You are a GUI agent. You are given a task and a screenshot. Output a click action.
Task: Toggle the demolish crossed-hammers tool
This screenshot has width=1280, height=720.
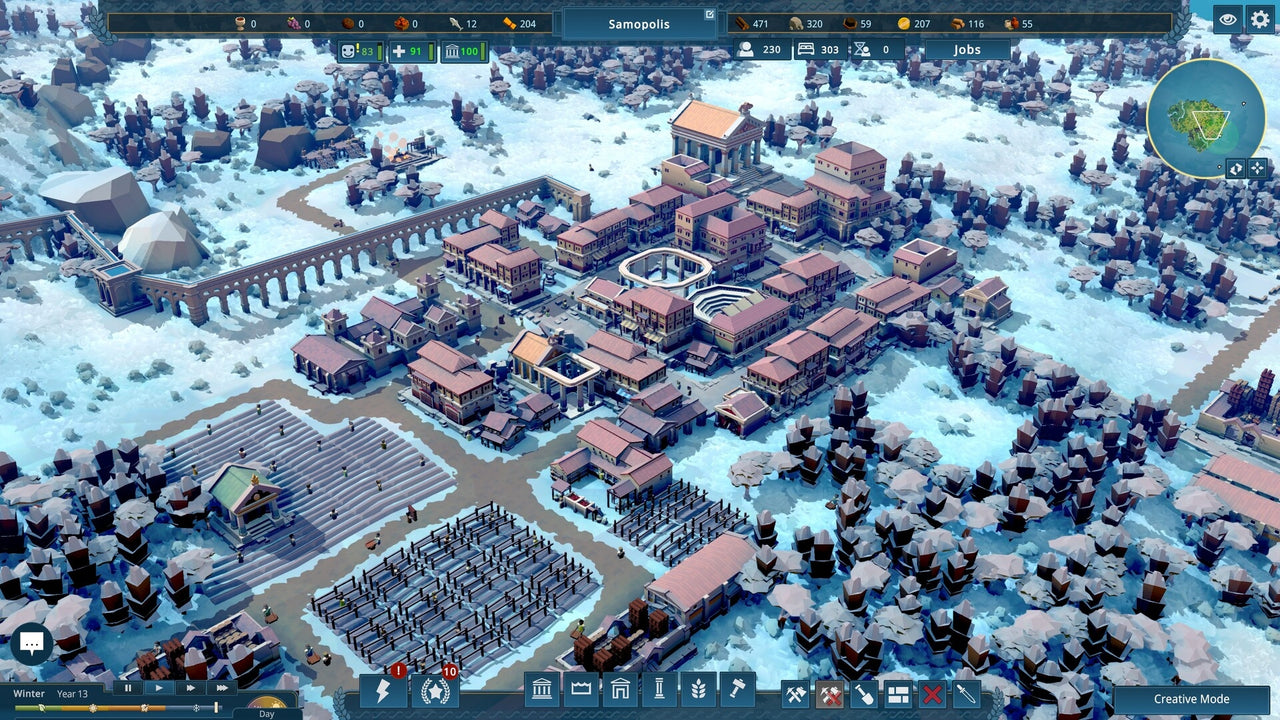pyautogui.click(x=830, y=690)
